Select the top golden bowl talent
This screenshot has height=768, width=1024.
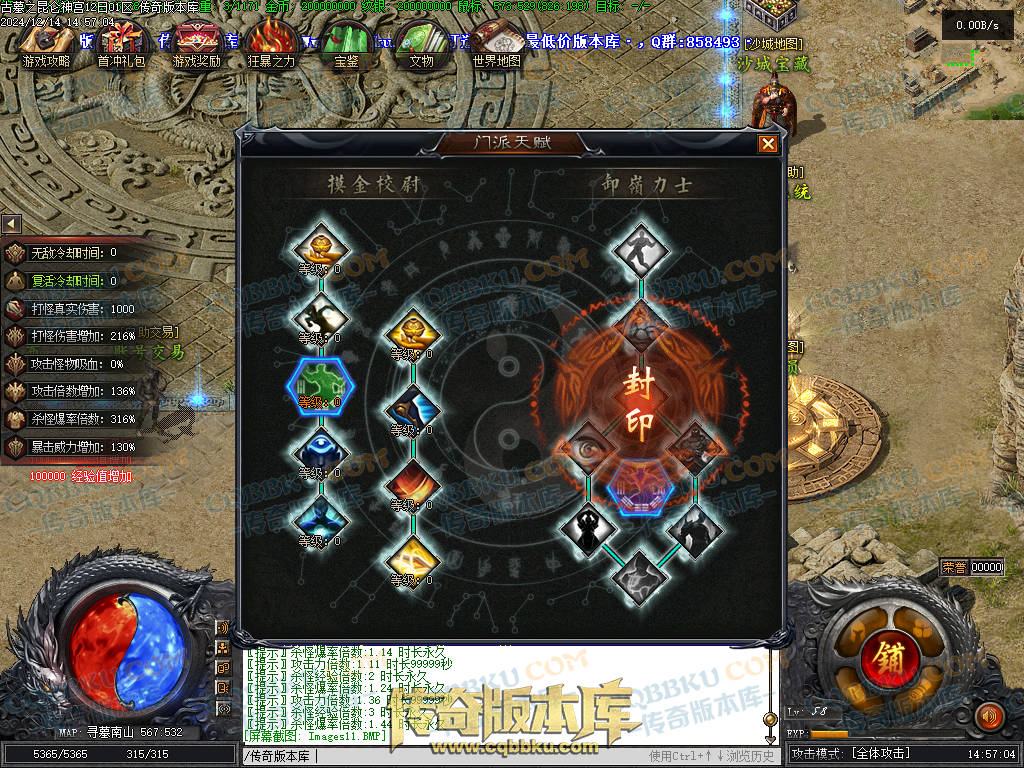[x=320, y=247]
